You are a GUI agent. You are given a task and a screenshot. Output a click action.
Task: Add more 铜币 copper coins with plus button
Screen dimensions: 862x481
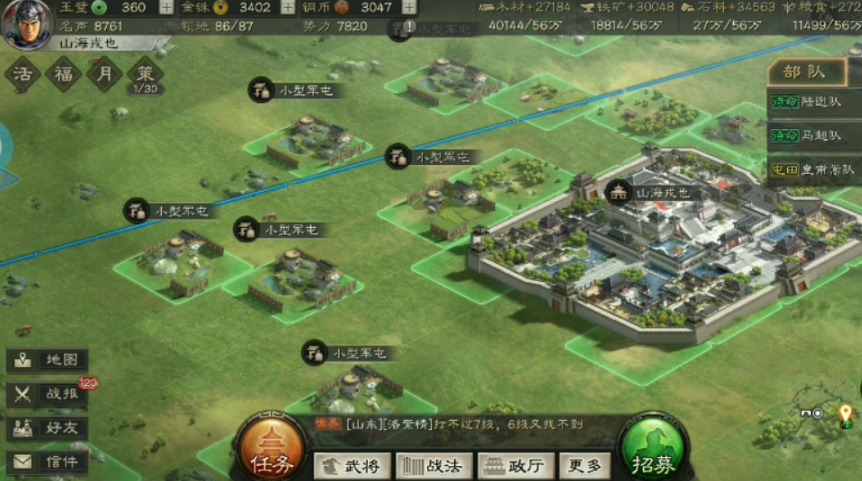409,7
